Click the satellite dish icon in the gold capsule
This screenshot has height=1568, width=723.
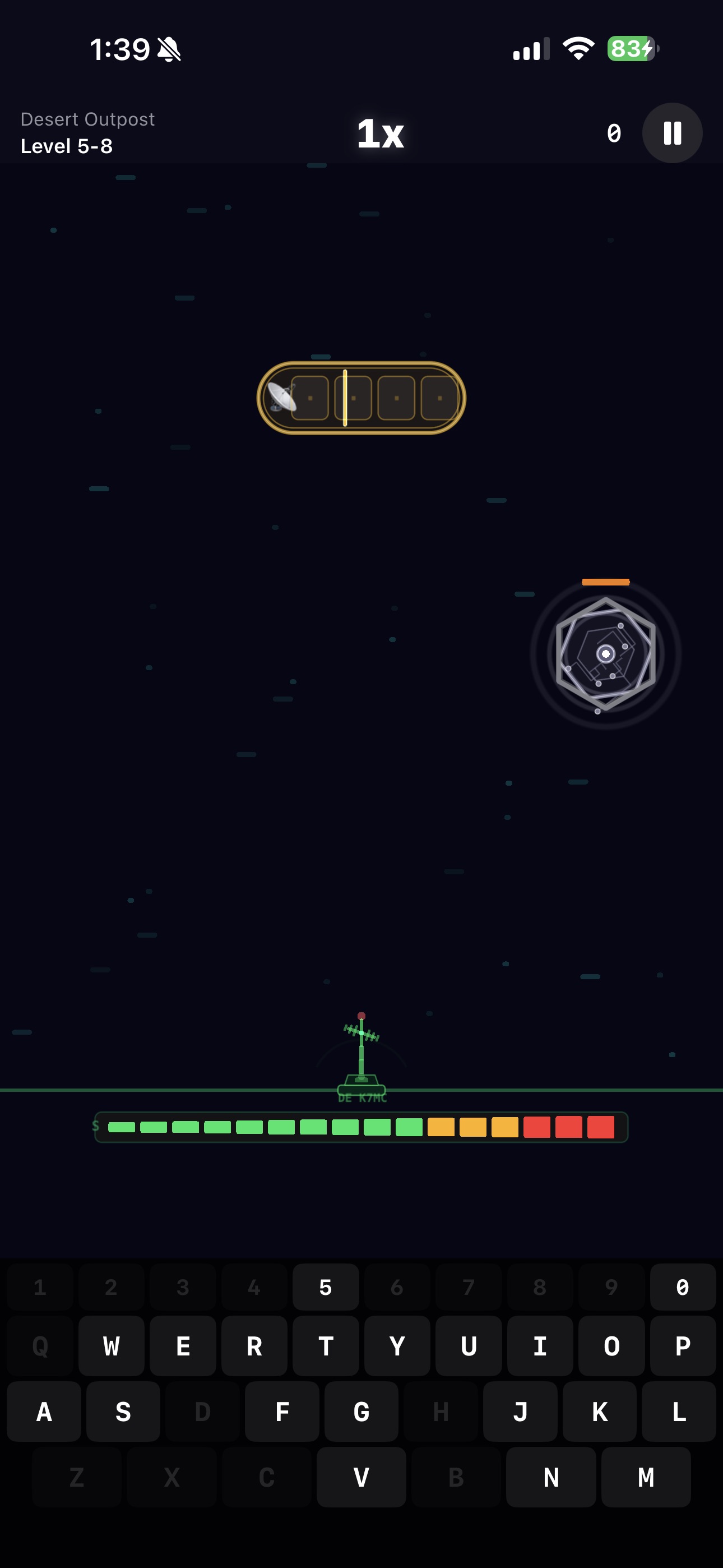(x=282, y=397)
